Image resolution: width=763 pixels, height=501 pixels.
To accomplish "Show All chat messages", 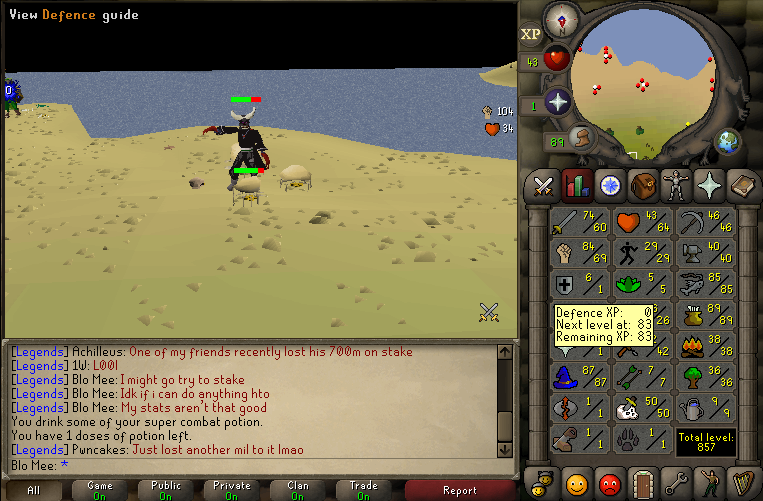I will (x=34, y=490).
